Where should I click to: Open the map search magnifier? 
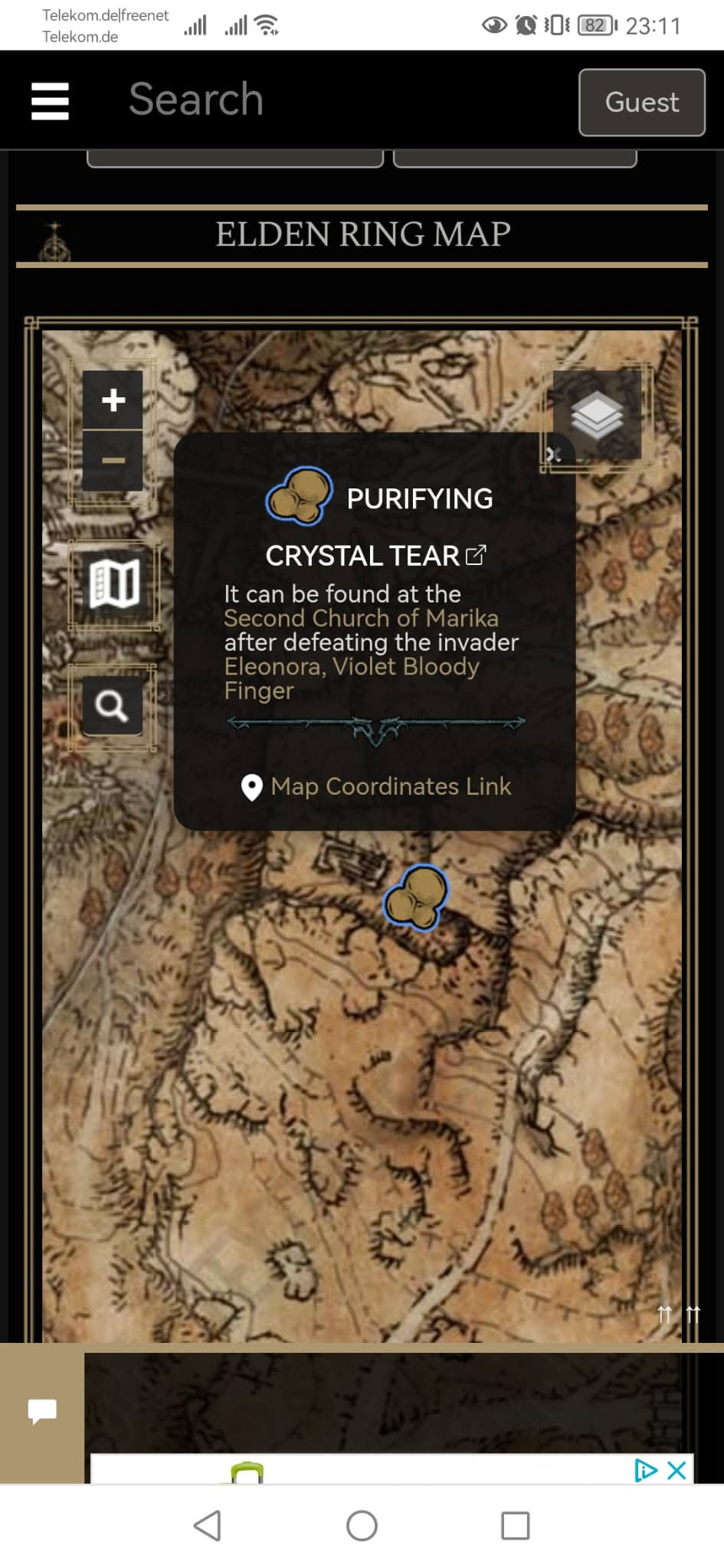(112, 705)
